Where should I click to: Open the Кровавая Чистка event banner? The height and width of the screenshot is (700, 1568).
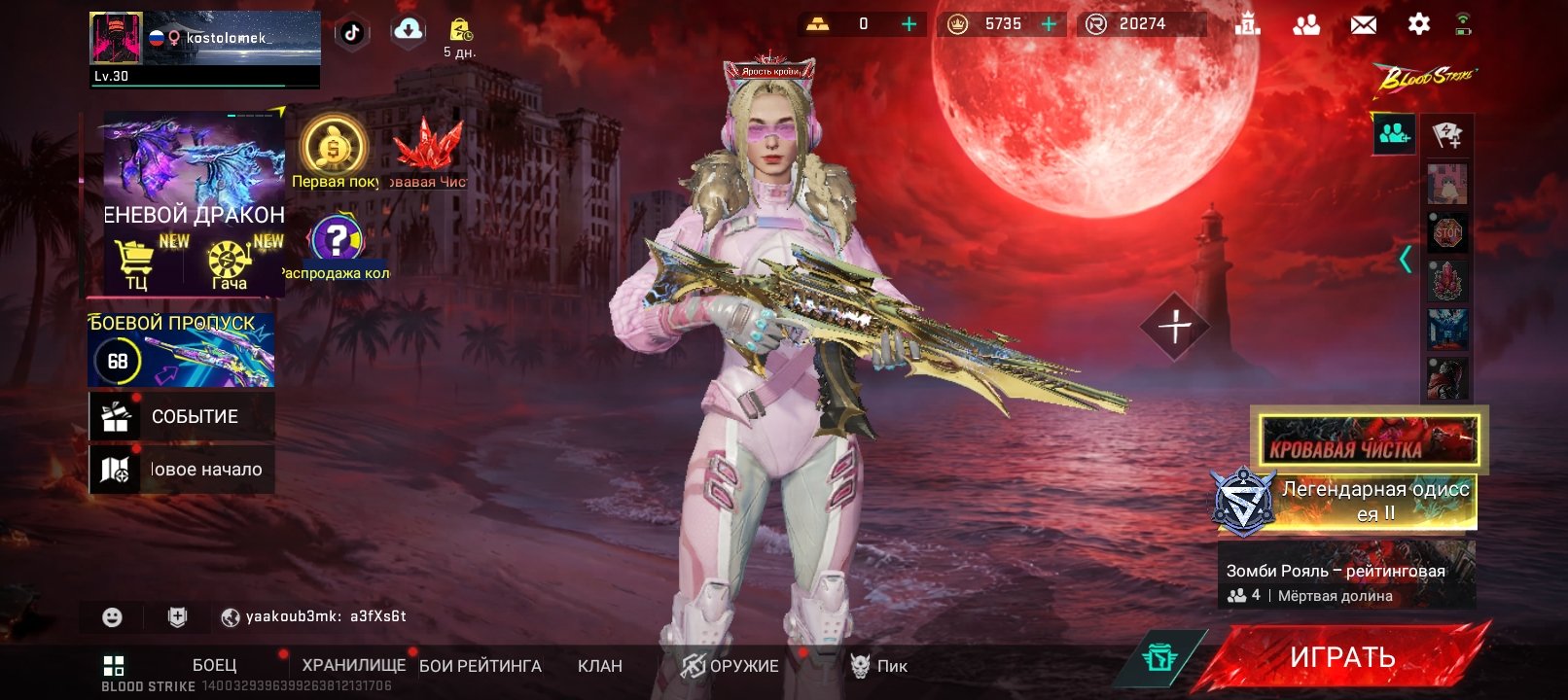click(x=1369, y=439)
